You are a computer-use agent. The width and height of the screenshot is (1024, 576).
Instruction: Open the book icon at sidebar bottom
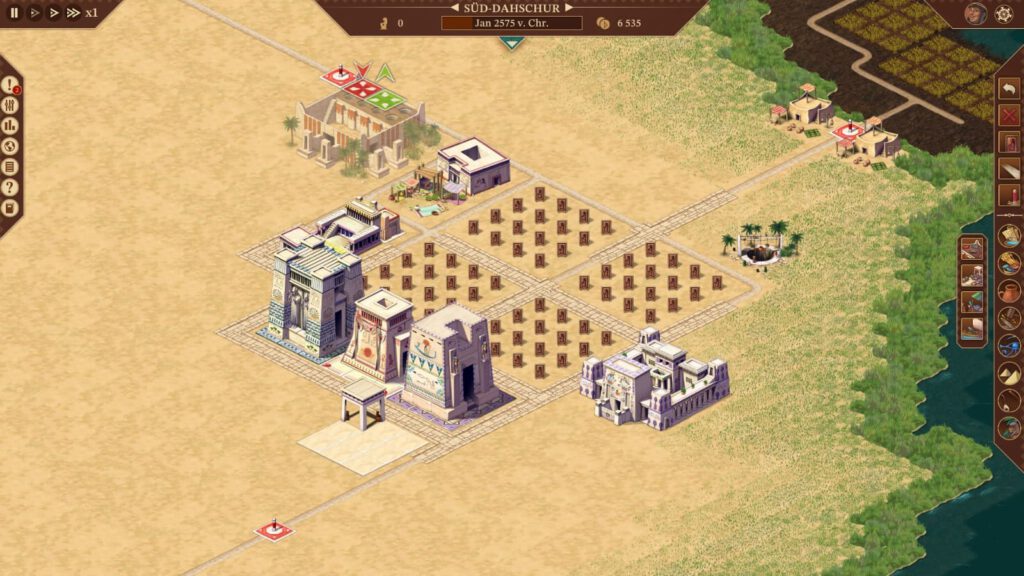10,208
